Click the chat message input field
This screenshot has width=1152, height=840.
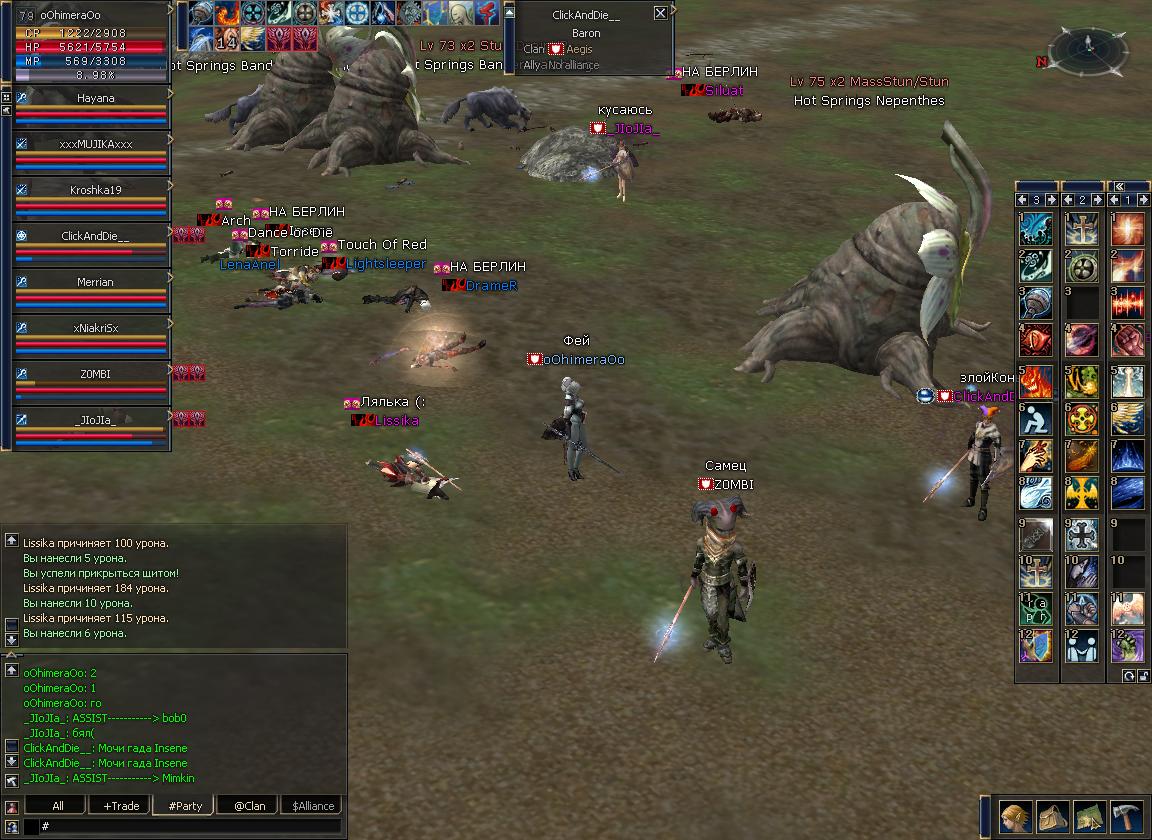click(x=190, y=827)
